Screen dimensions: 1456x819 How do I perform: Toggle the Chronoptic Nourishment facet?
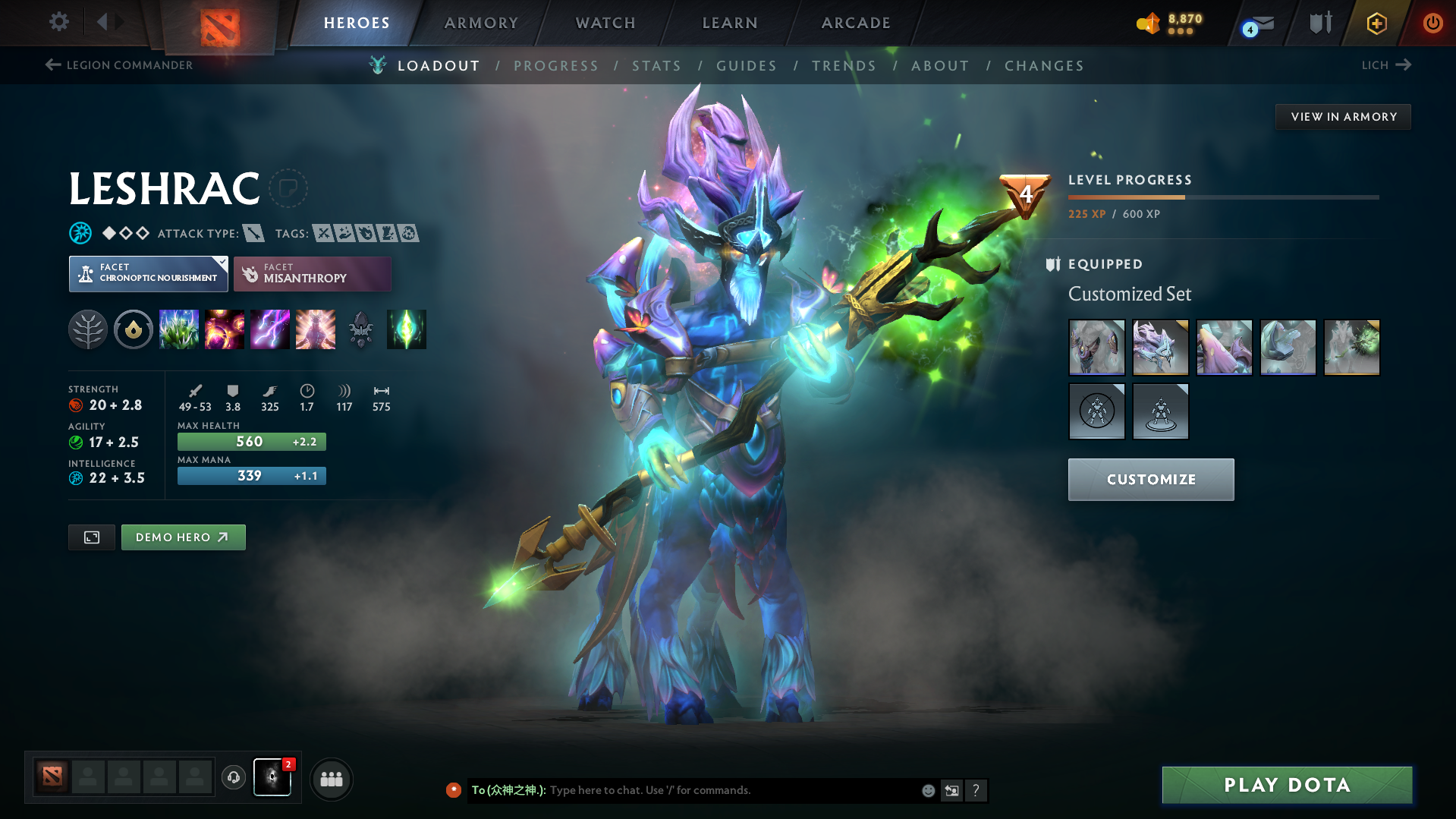click(147, 274)
